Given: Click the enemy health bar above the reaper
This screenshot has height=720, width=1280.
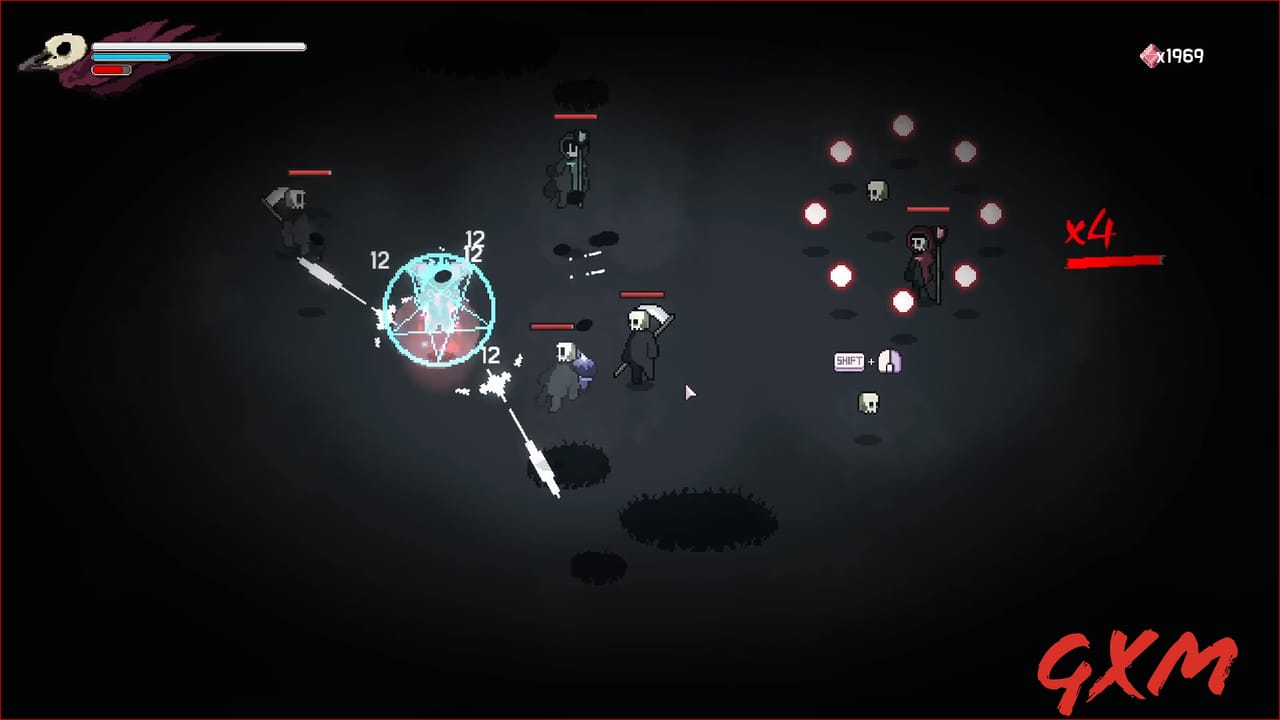Looking at the screenshot, I should point(928,207).
